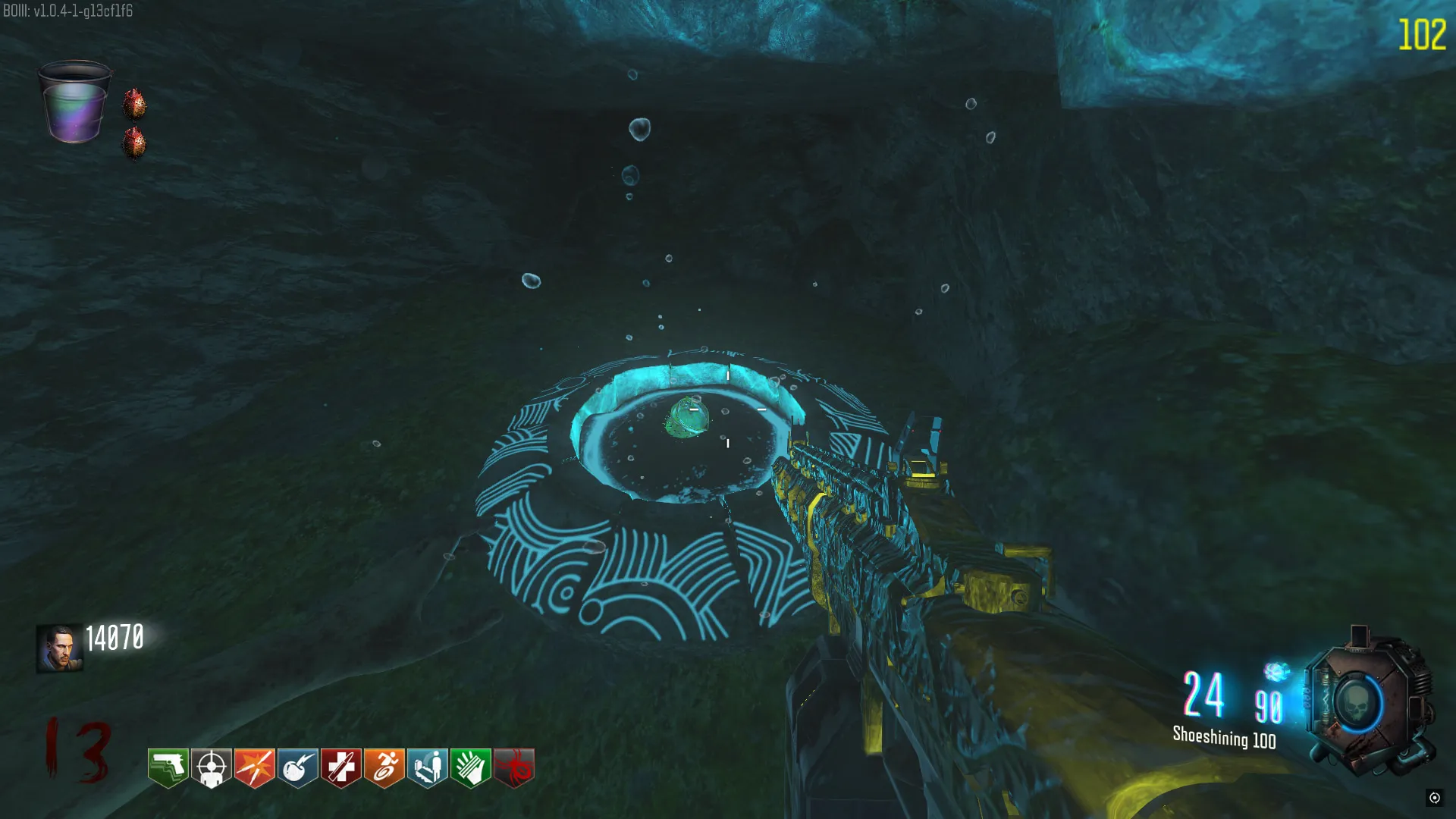Click the circular overlay icon in the corner

[x=1434, y=797]
